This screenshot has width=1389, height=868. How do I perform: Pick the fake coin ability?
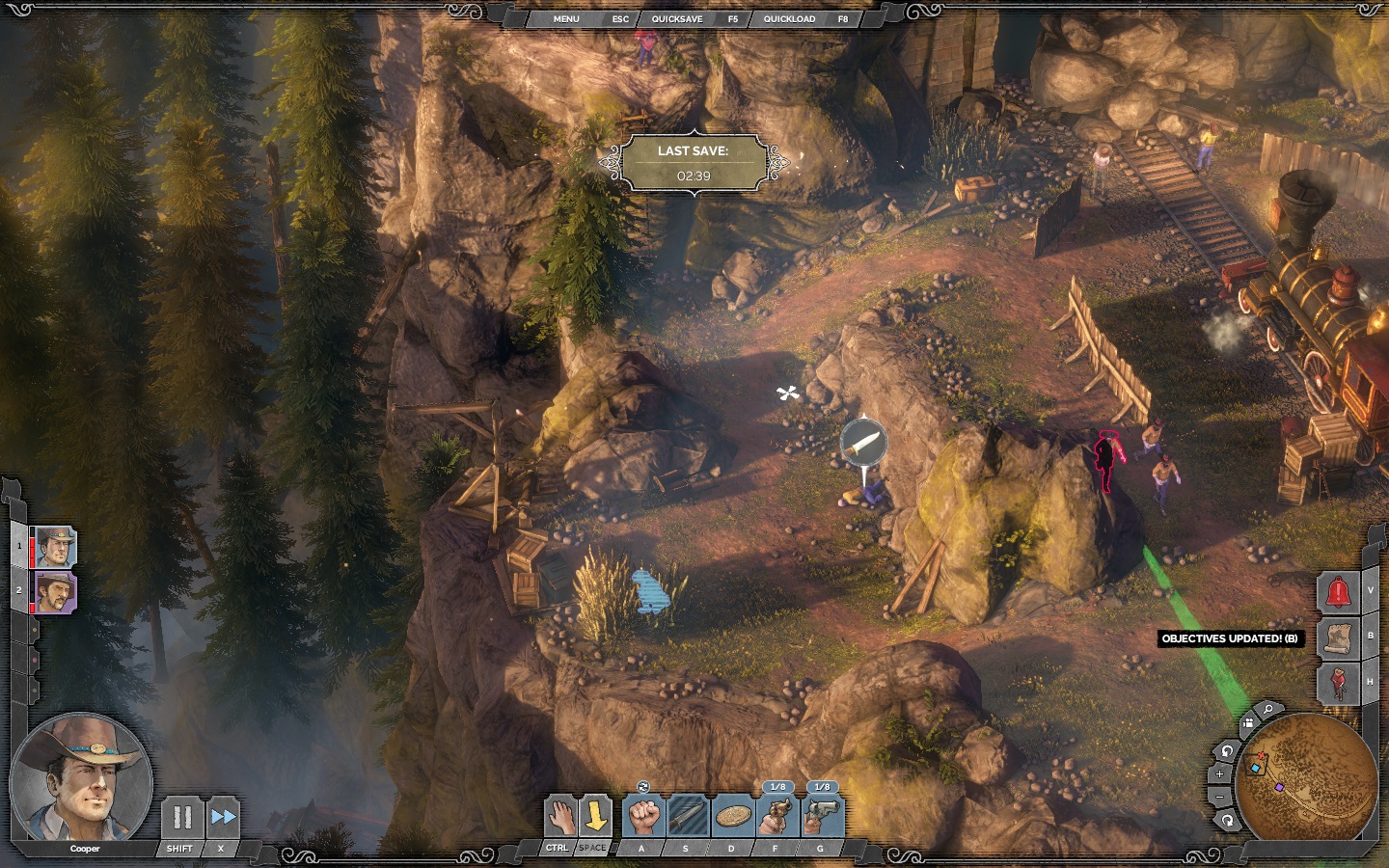pyautogui.click(x=733, y=817)
